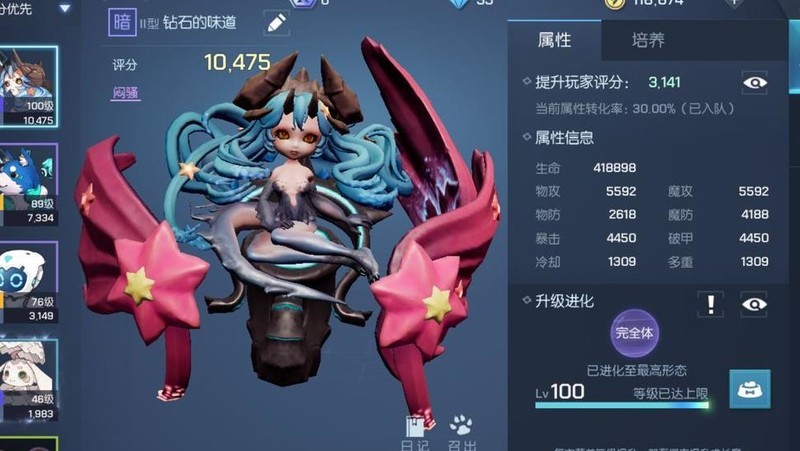Viewport: 800px width, 451px height.
Task: Click the 闷骚 personality link
Action: click(125, 93)
